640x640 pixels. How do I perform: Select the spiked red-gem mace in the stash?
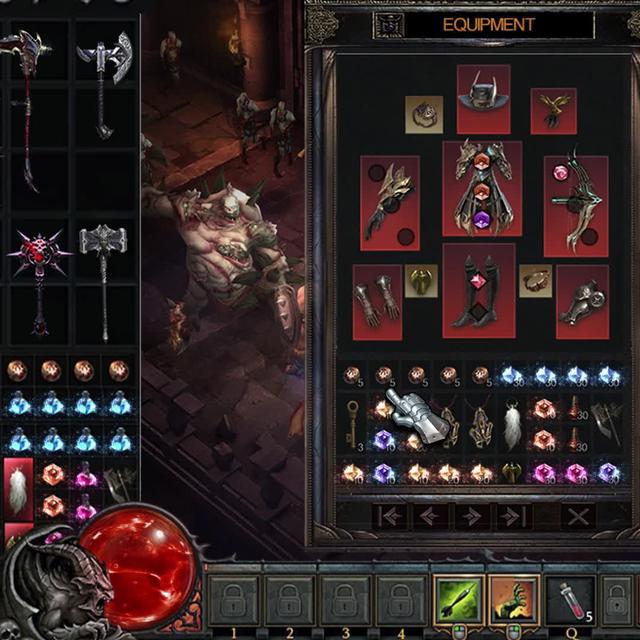tap(39, 270)
